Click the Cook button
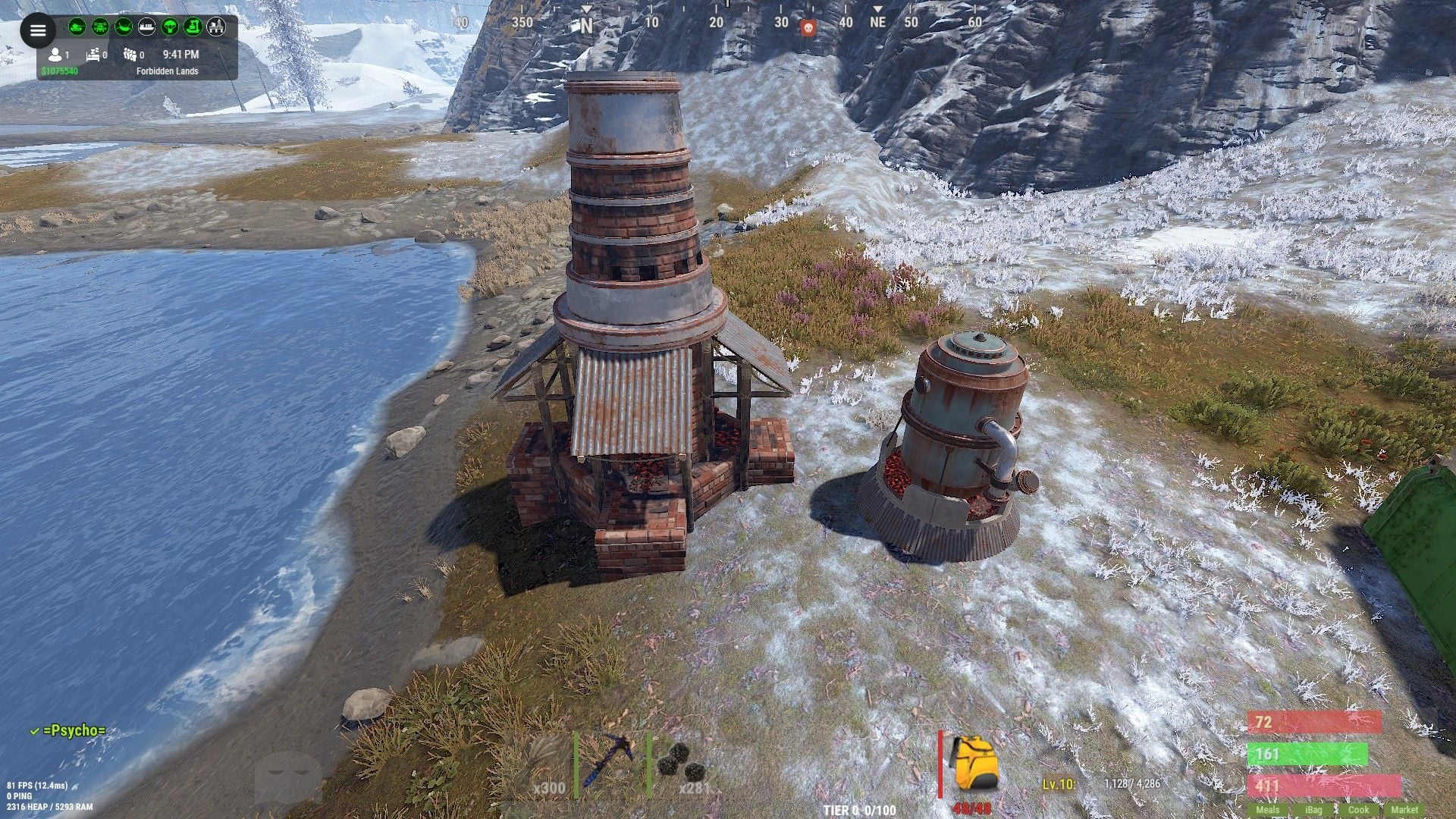This screenshot has width=1456, height=819. click(x=1358, y=810)
